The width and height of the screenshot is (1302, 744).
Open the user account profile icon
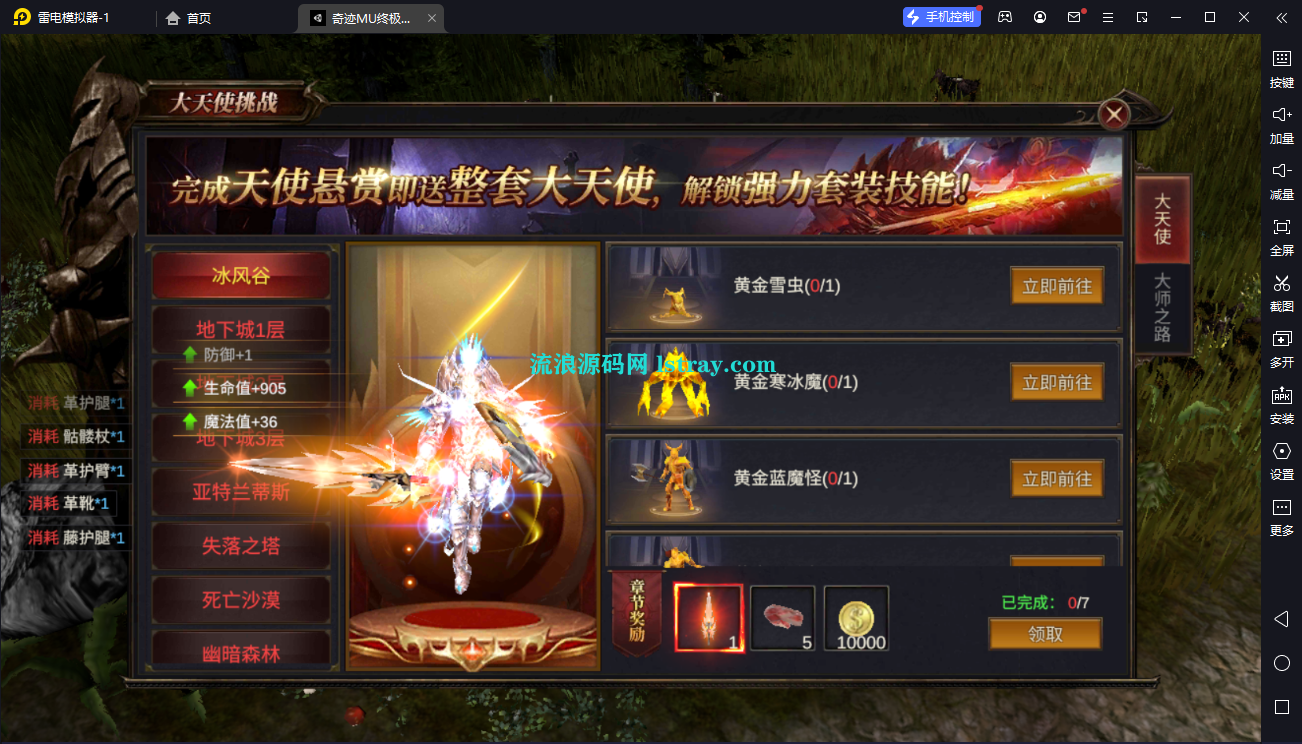pos(1040,17)
